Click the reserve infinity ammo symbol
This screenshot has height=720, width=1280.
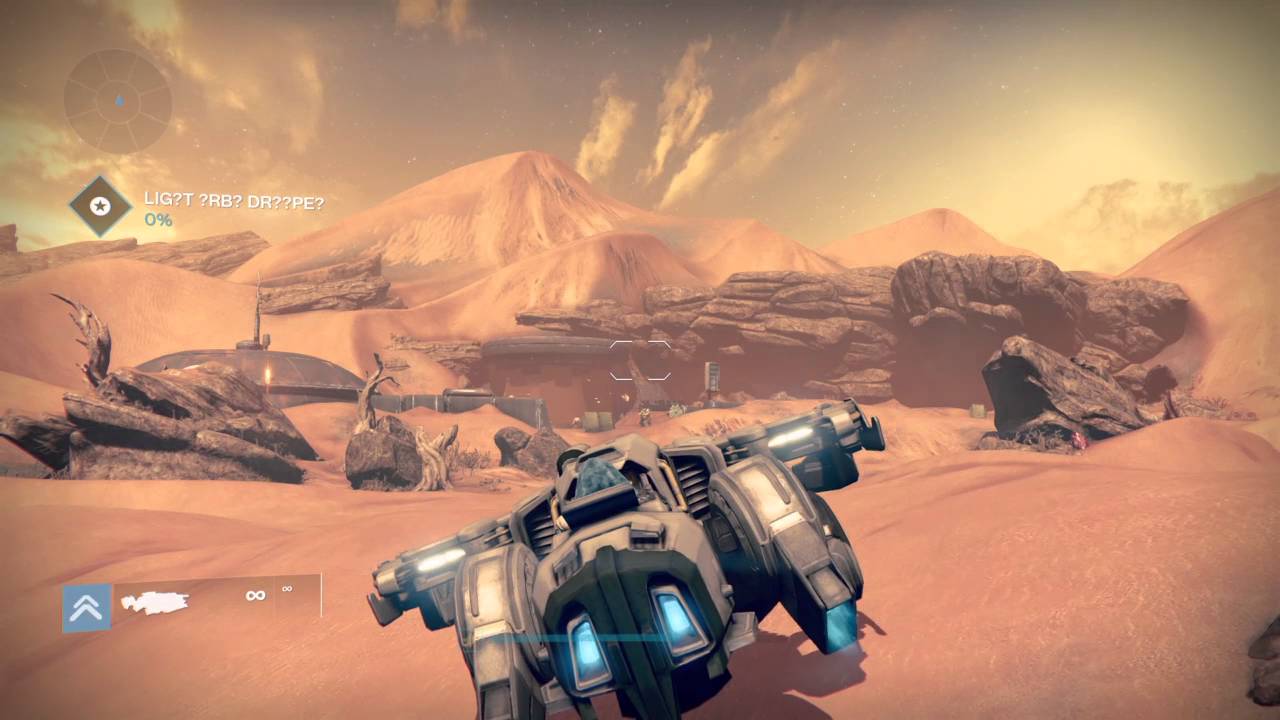click(x=289, y=590)
